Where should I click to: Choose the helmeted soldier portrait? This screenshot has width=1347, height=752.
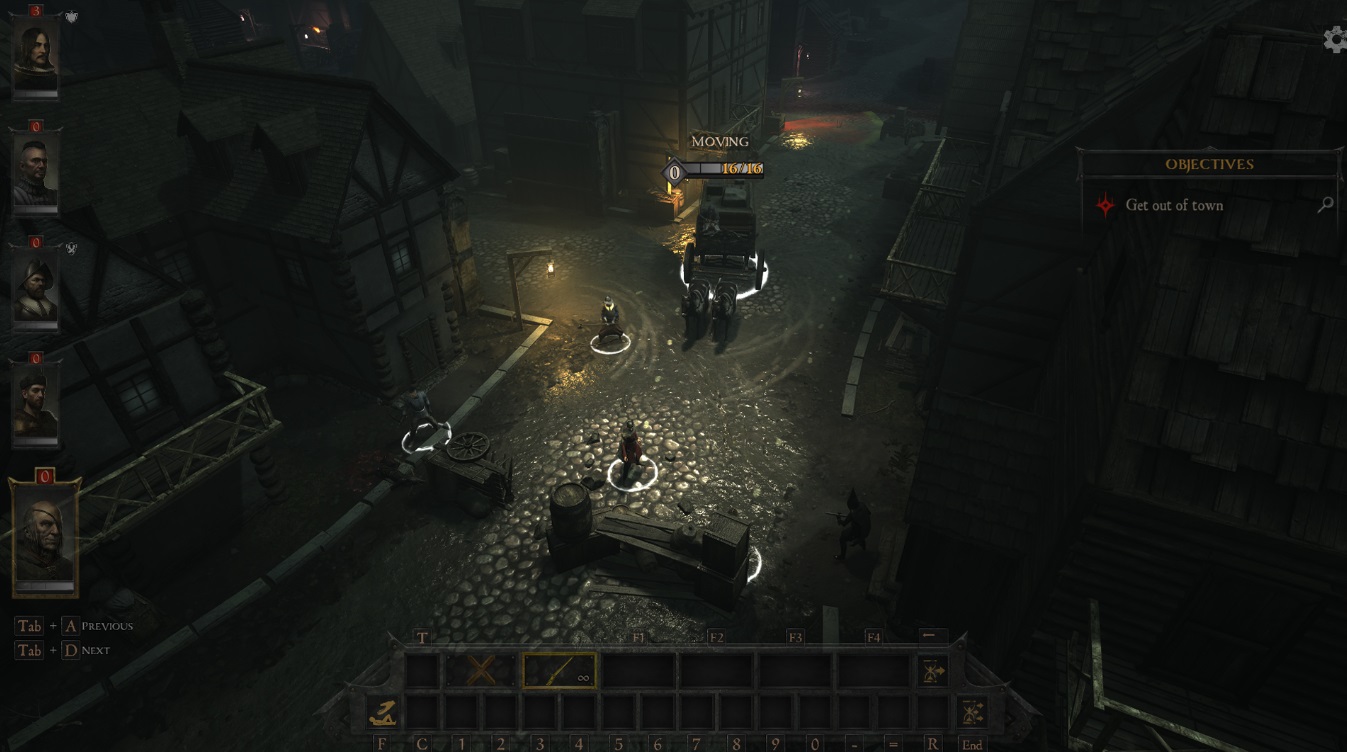35,285
